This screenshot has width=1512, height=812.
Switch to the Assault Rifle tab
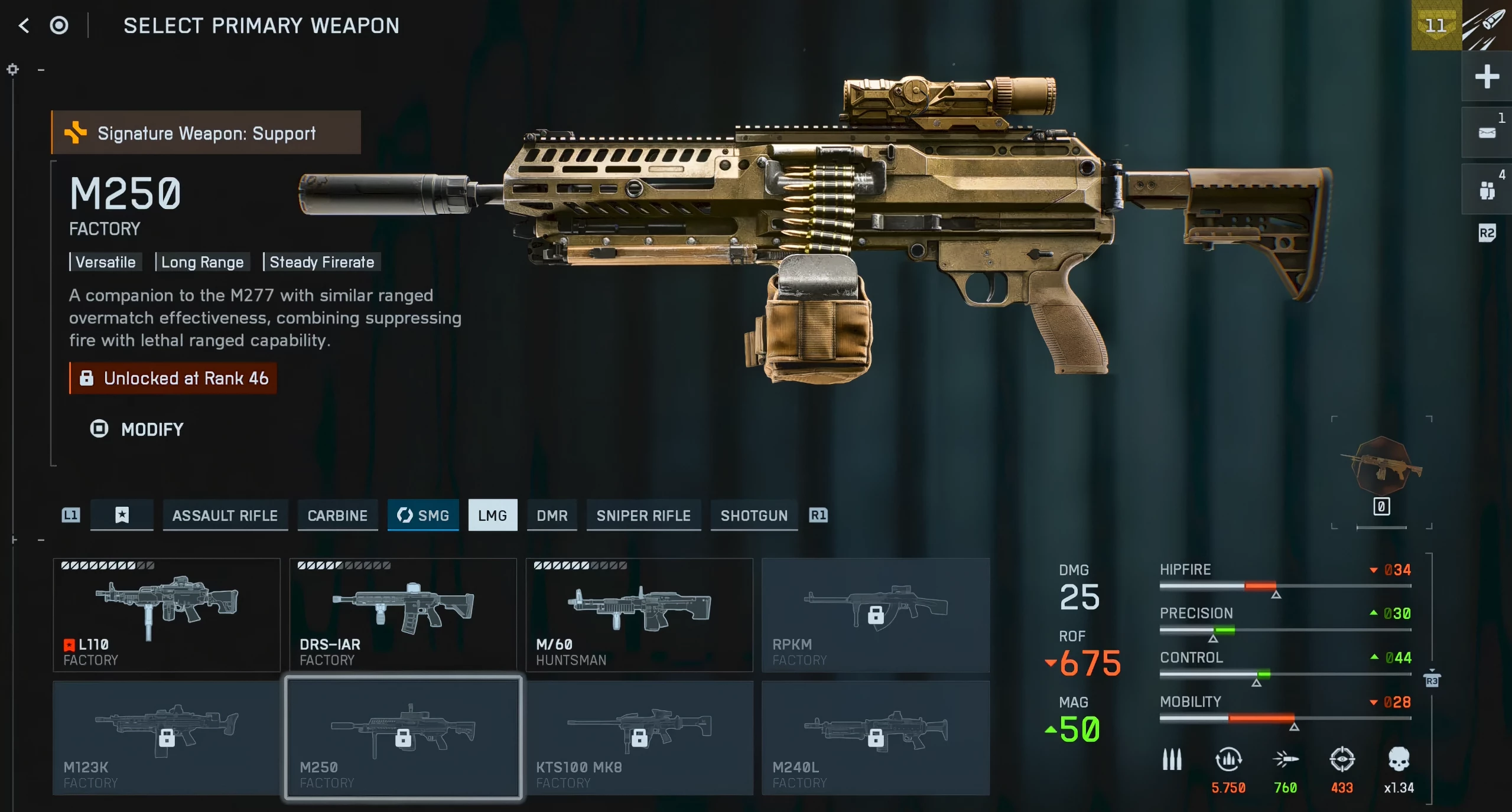(x=225, y=516)
